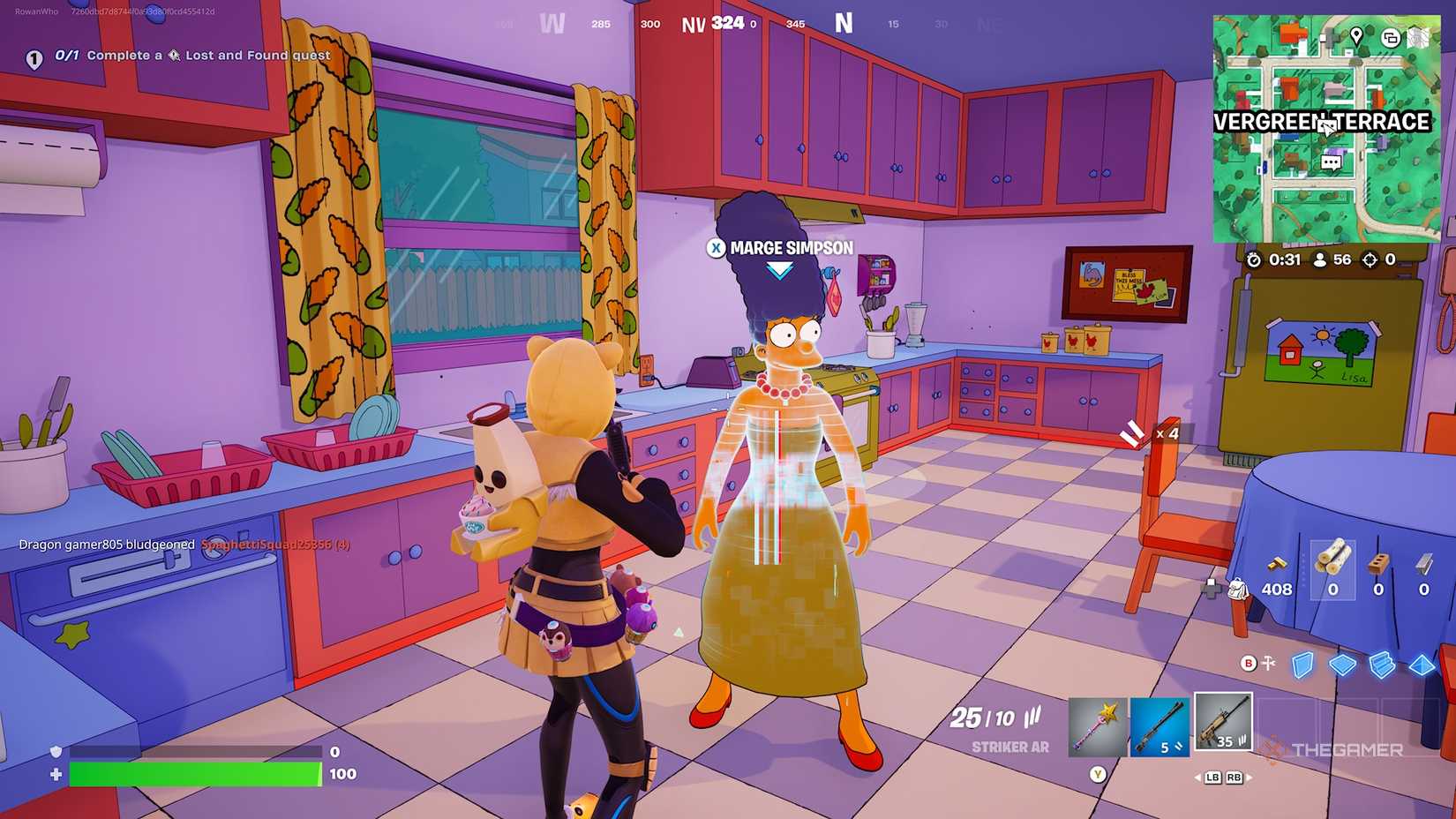
Task: Click the backpack inventory icon
Action: click(x=1239, y=590)
